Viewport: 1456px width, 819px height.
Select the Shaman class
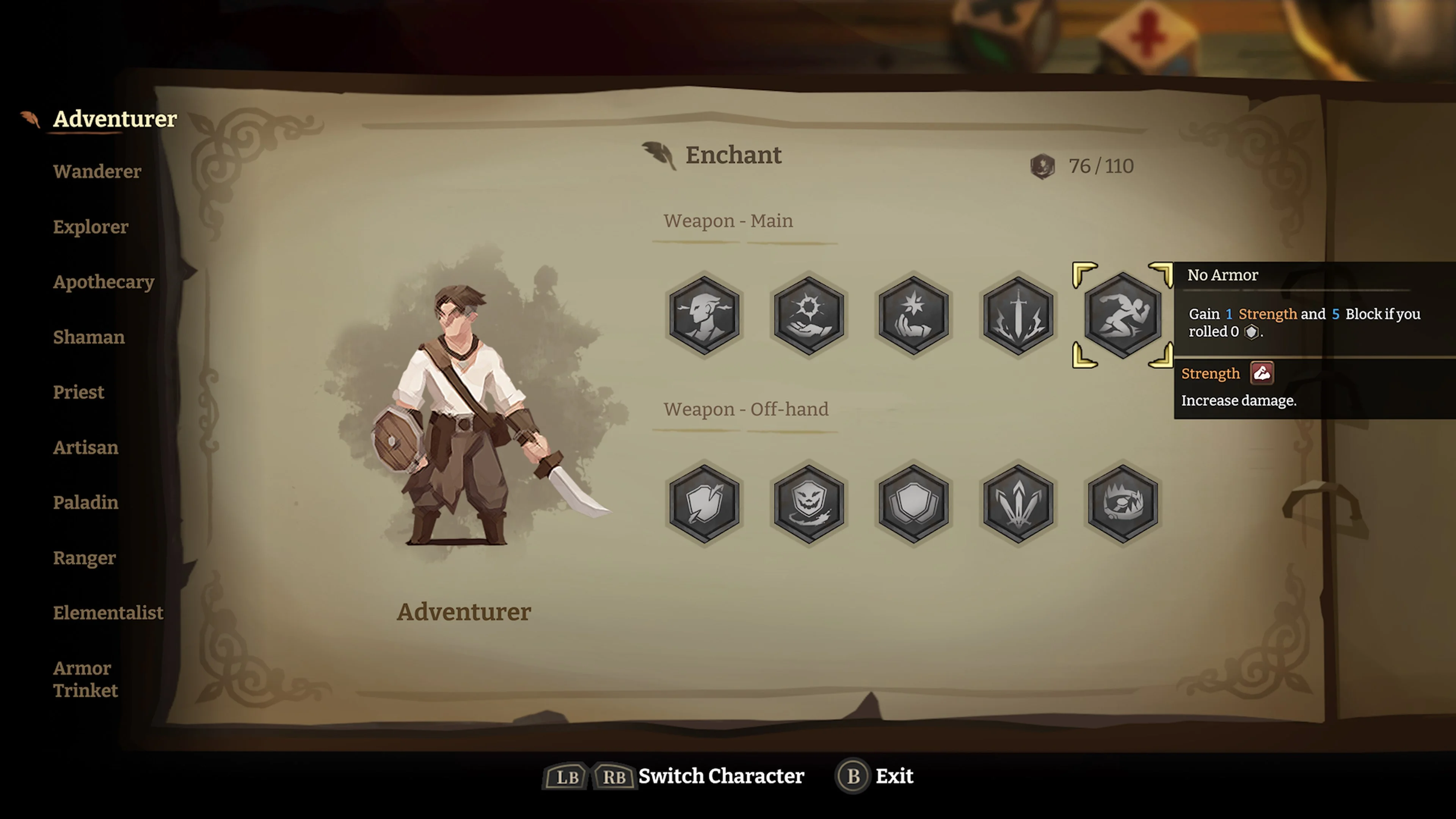pos(89,337)
